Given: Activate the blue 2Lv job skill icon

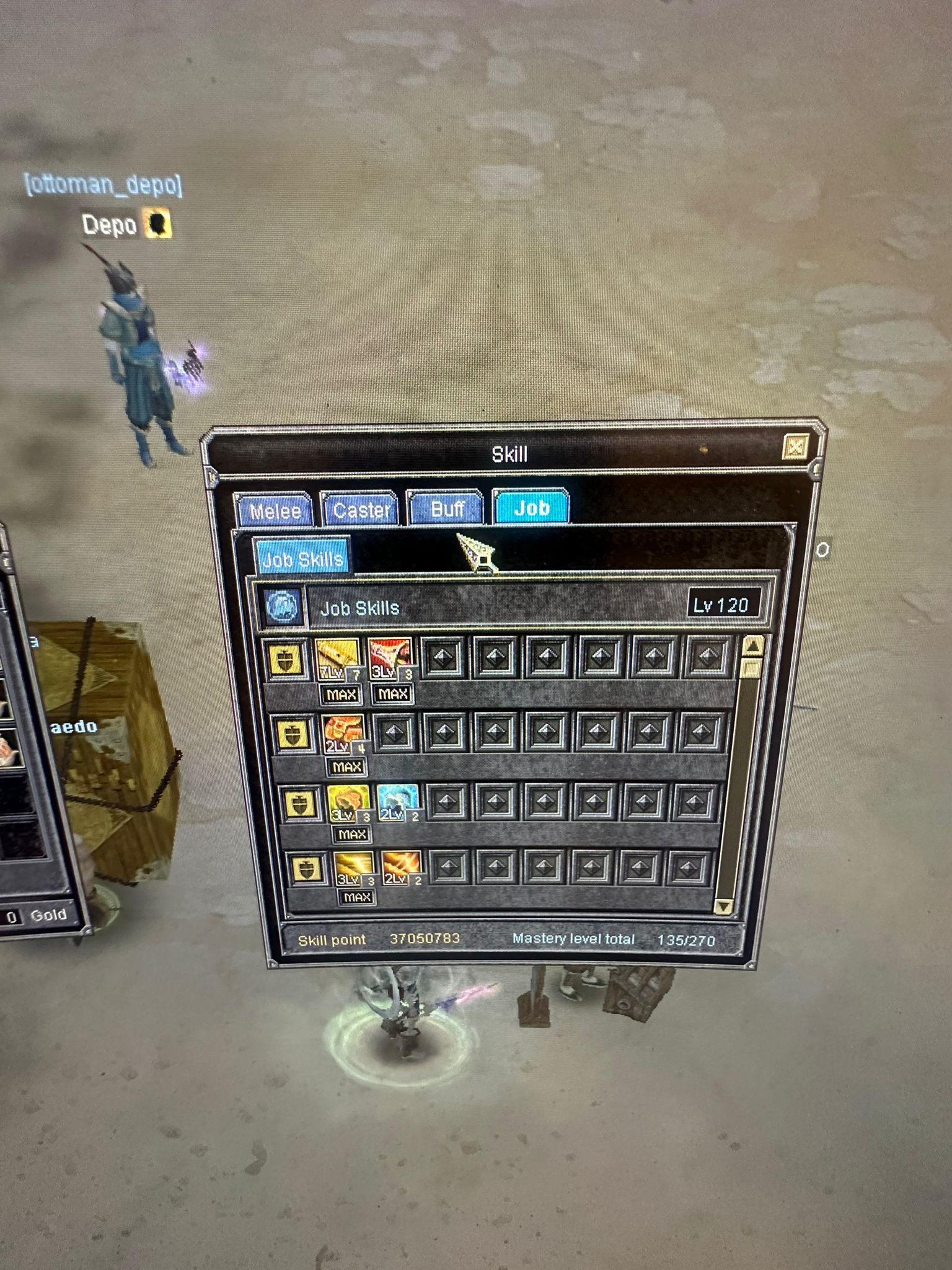Looking at the screenshot, I should coord(397,802).
